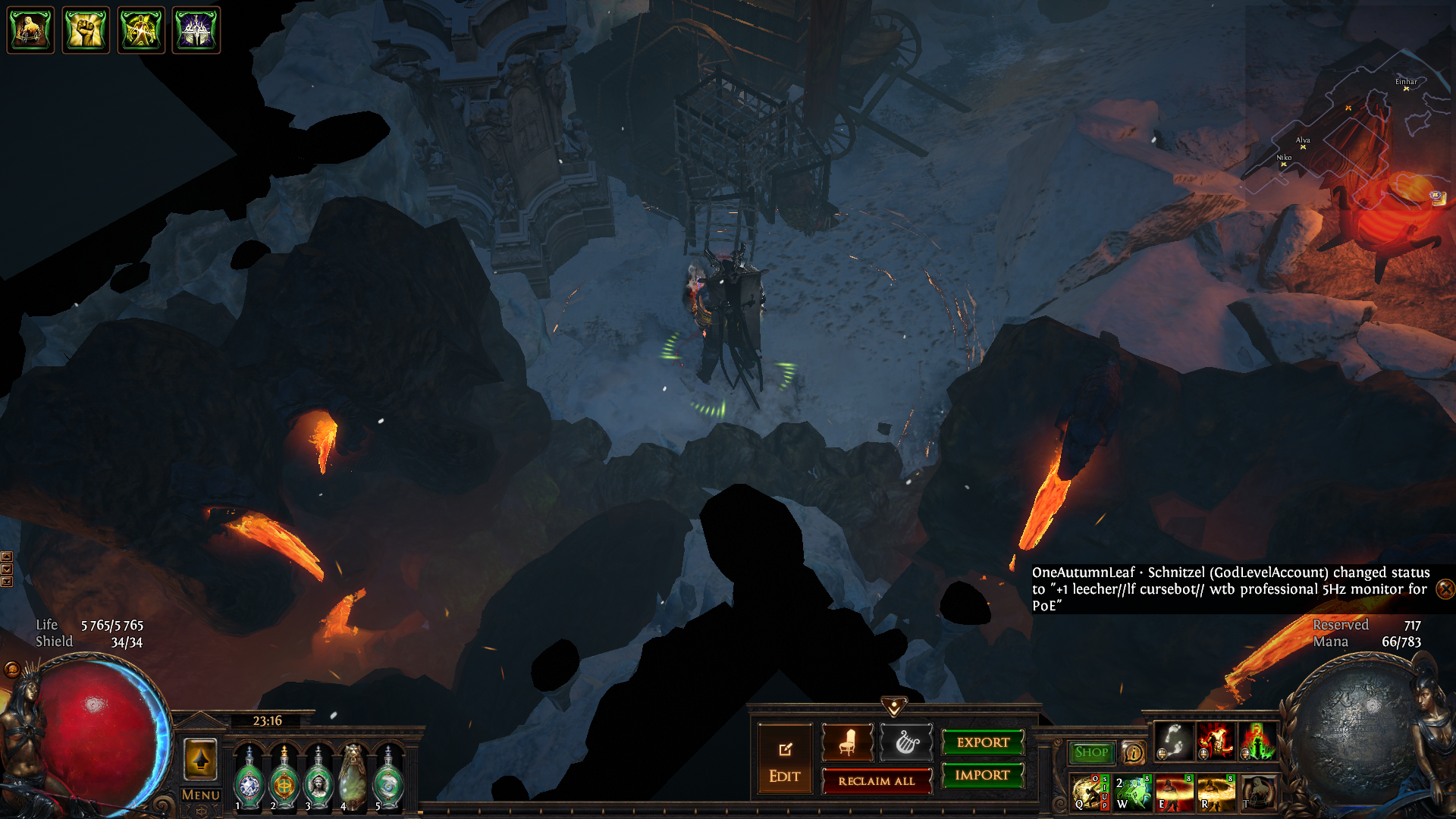Open the harp music button
The image size is (1456, 819).
coord(905,742)
